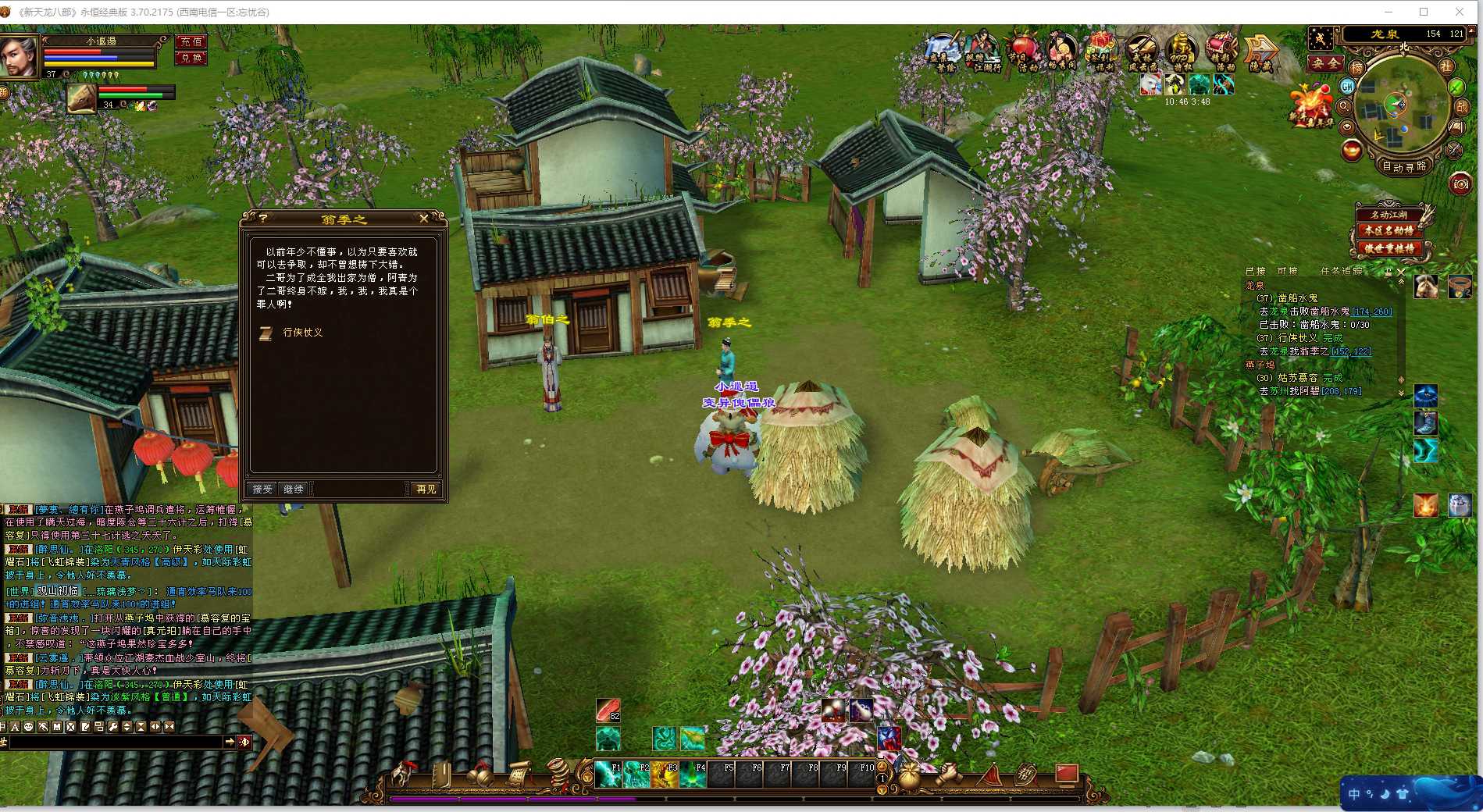Activate the golden F3 hotbar skill

[665, 774]
